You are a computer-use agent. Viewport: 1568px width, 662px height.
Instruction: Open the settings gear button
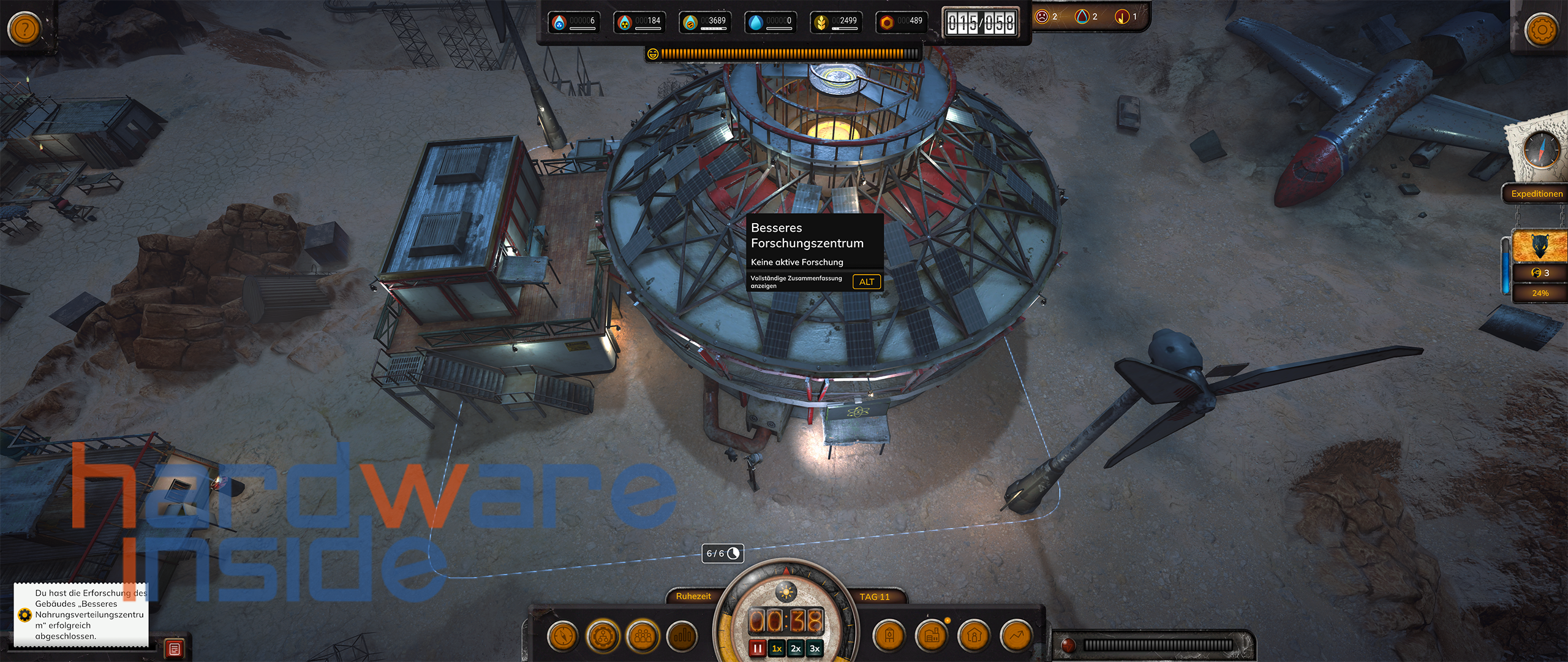1541,29
